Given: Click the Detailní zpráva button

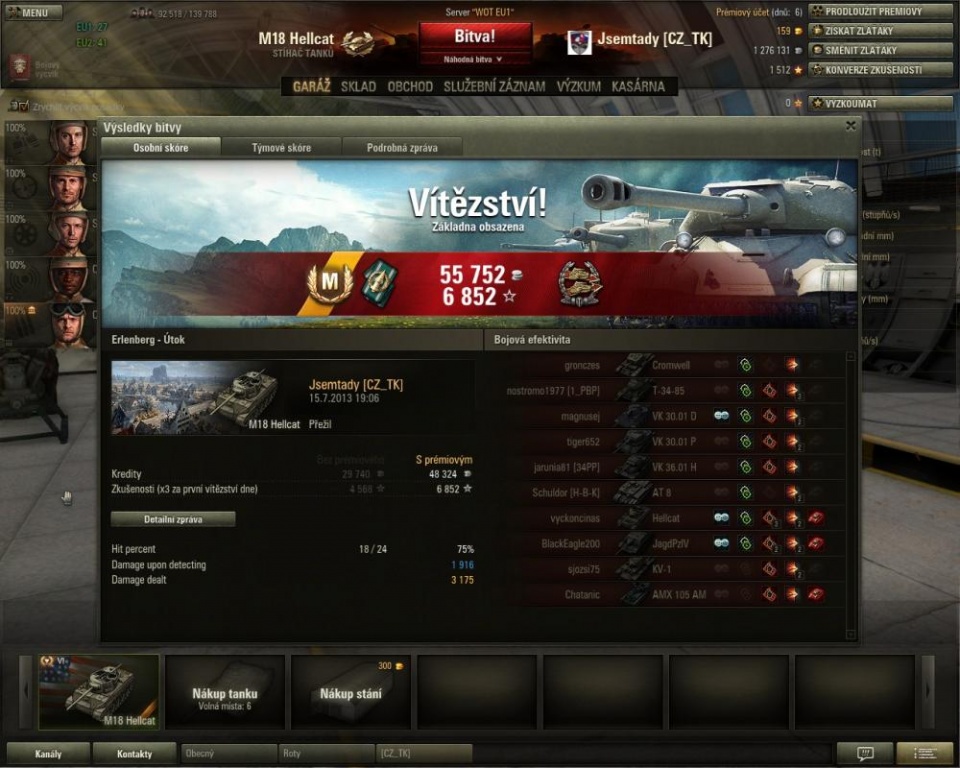Looking at the screenshot, I should pyautogui.click(x=173, y=519).
